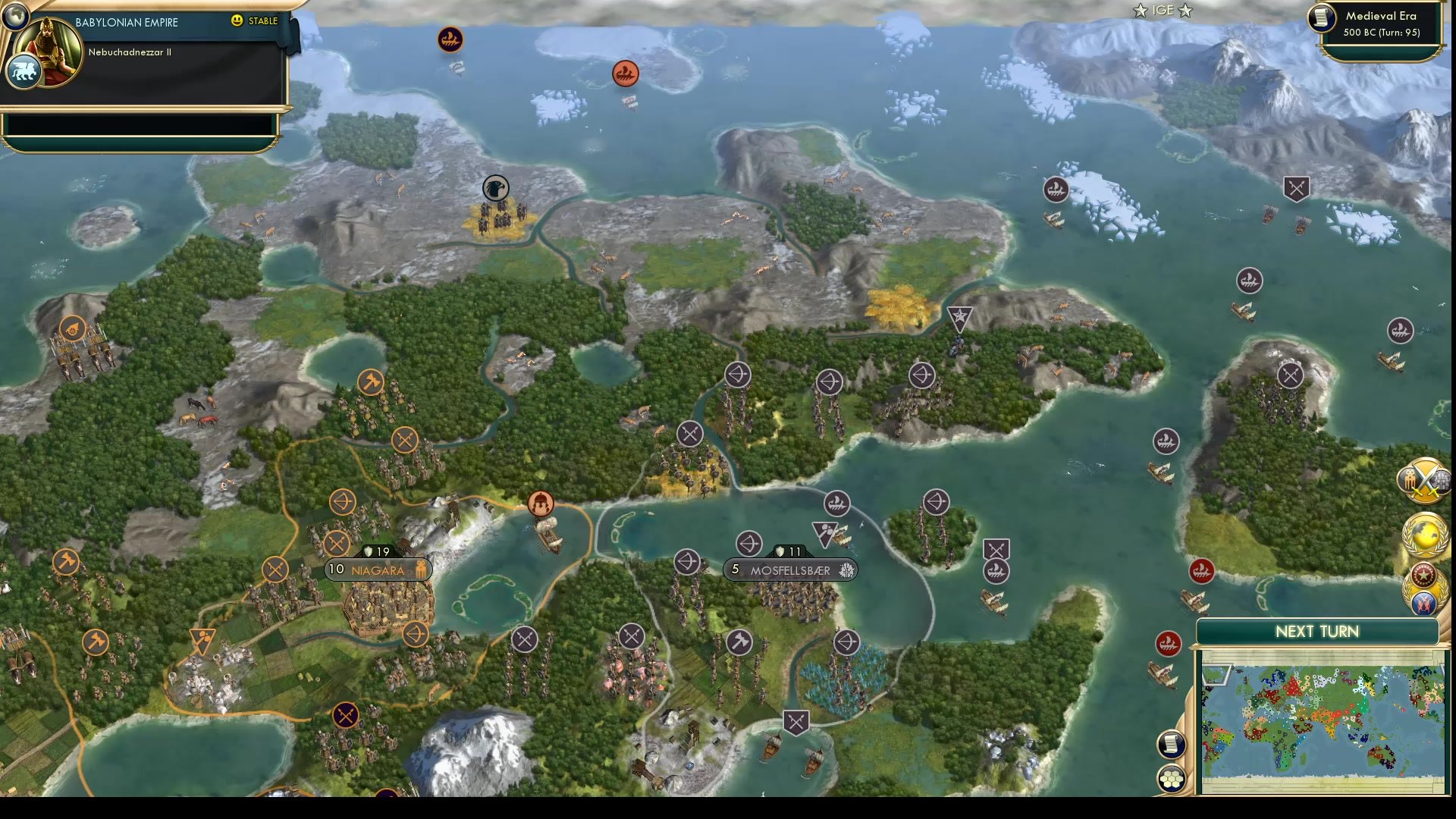Open the notification log scroll icon

click(1170, 744)
